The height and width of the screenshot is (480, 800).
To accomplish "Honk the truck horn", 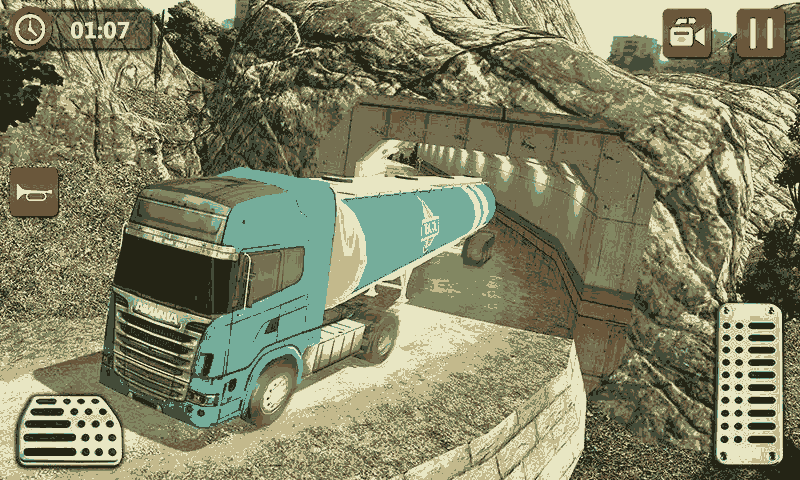I will (34, 191).
